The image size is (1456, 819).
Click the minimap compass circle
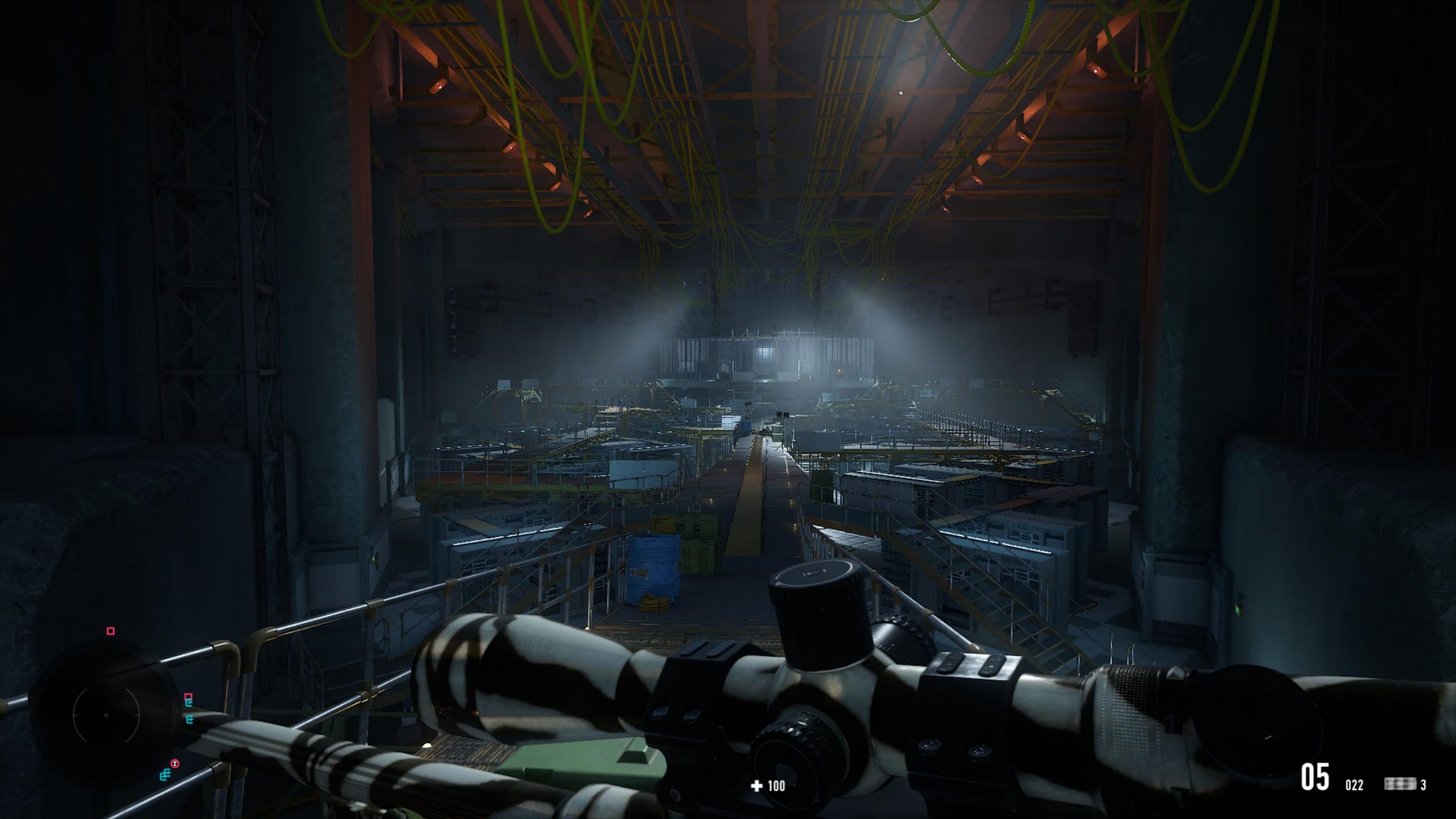click(x=105, y=714)
